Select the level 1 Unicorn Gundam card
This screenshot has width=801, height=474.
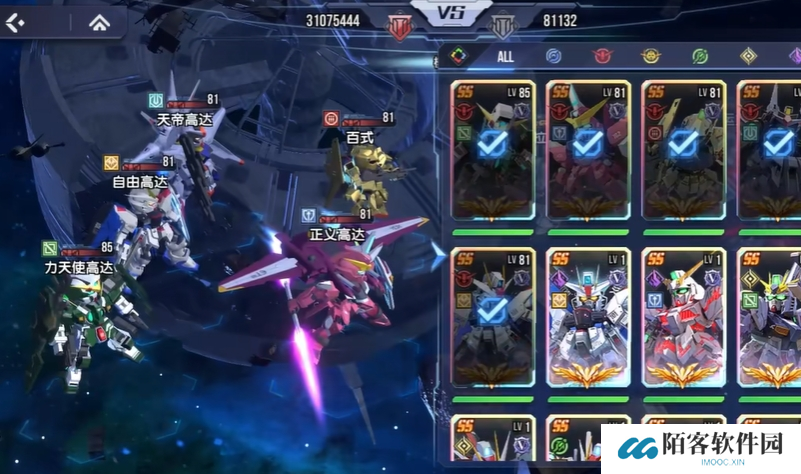click(x=684, y=316)
